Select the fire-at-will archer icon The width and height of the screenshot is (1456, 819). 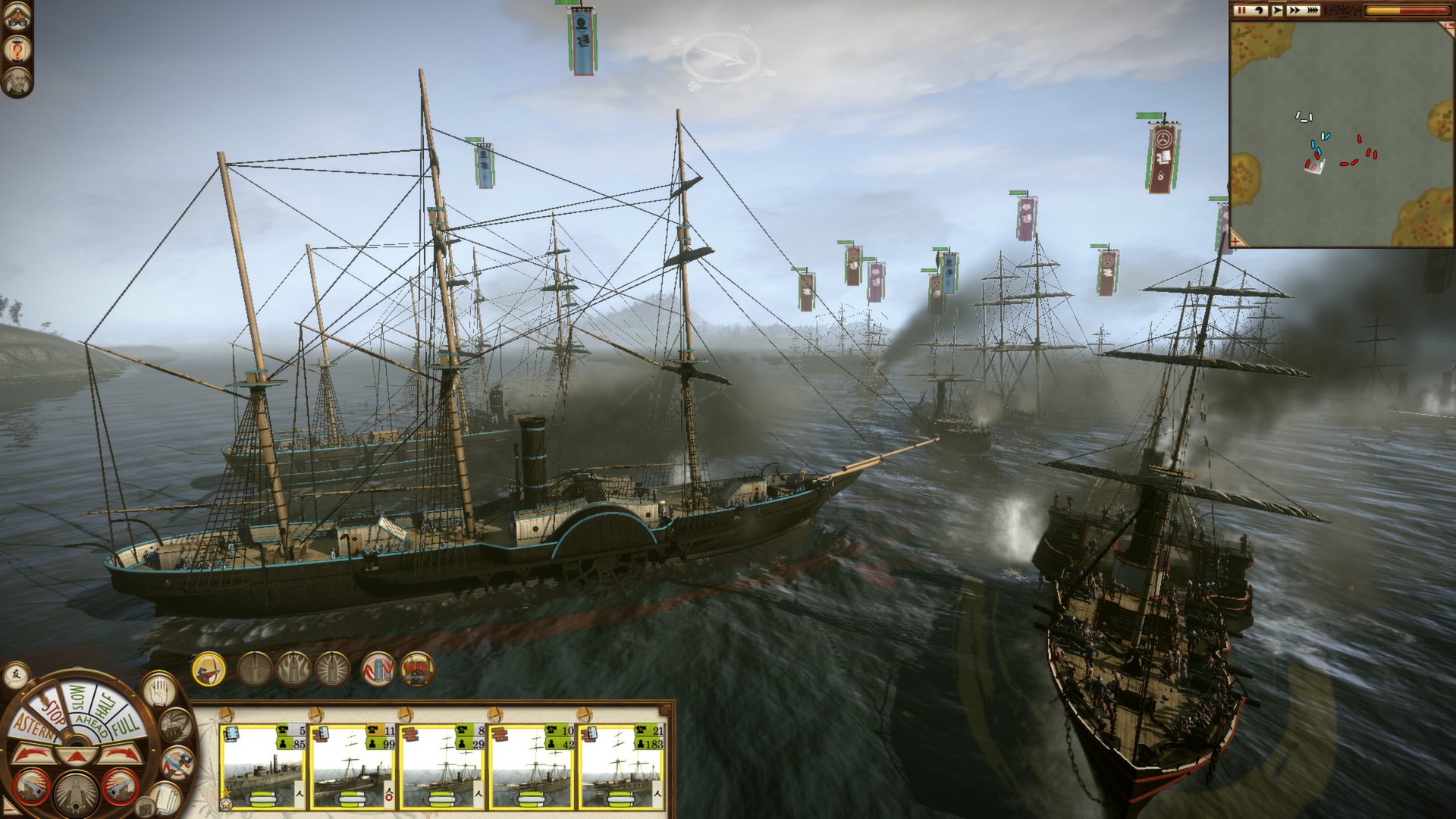coord(207,670)
